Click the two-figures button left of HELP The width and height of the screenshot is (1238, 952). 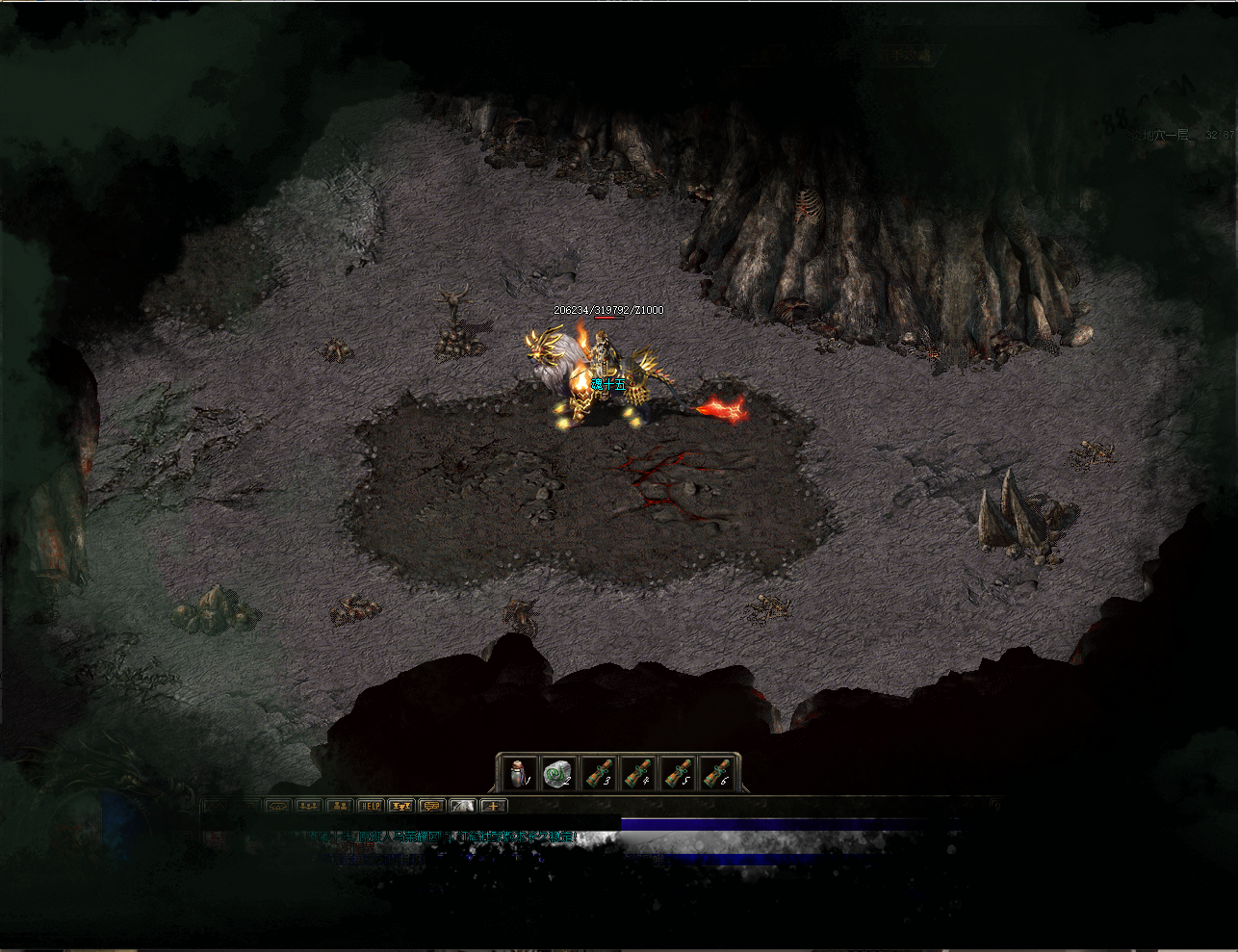pyautogui.click(x=339, y=806)
